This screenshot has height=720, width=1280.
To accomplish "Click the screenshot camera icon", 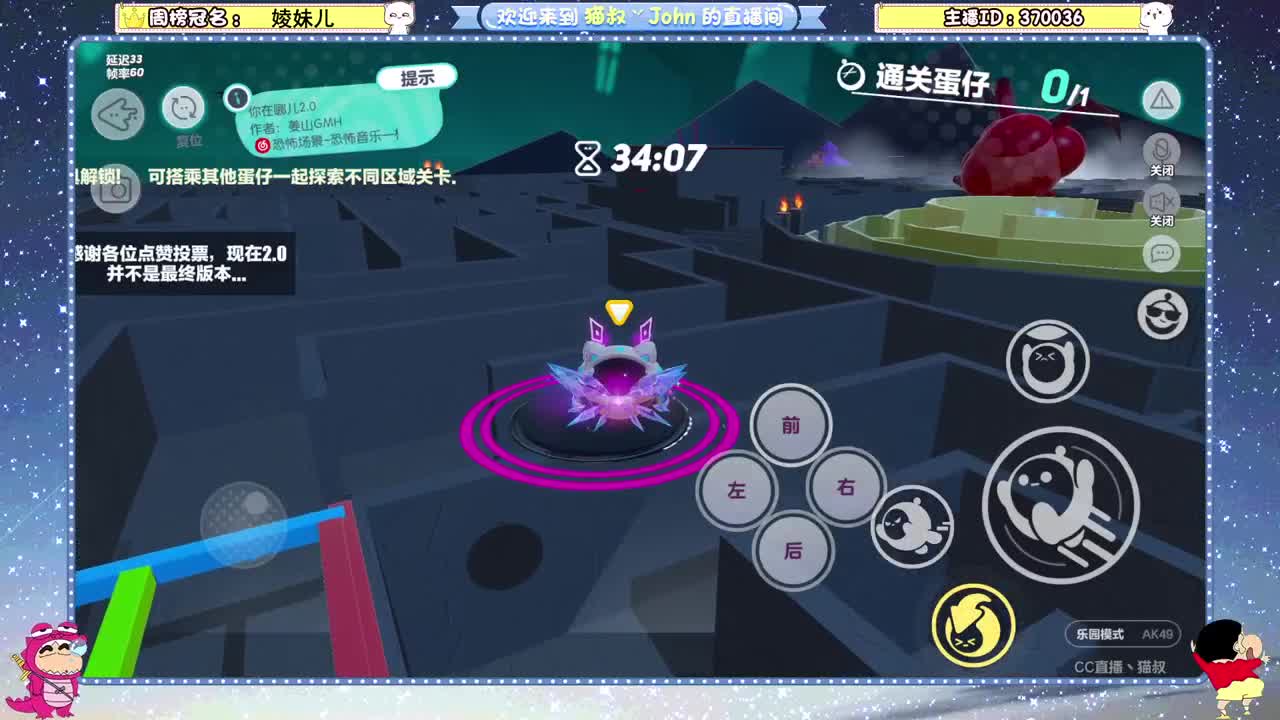I will 117,190.
